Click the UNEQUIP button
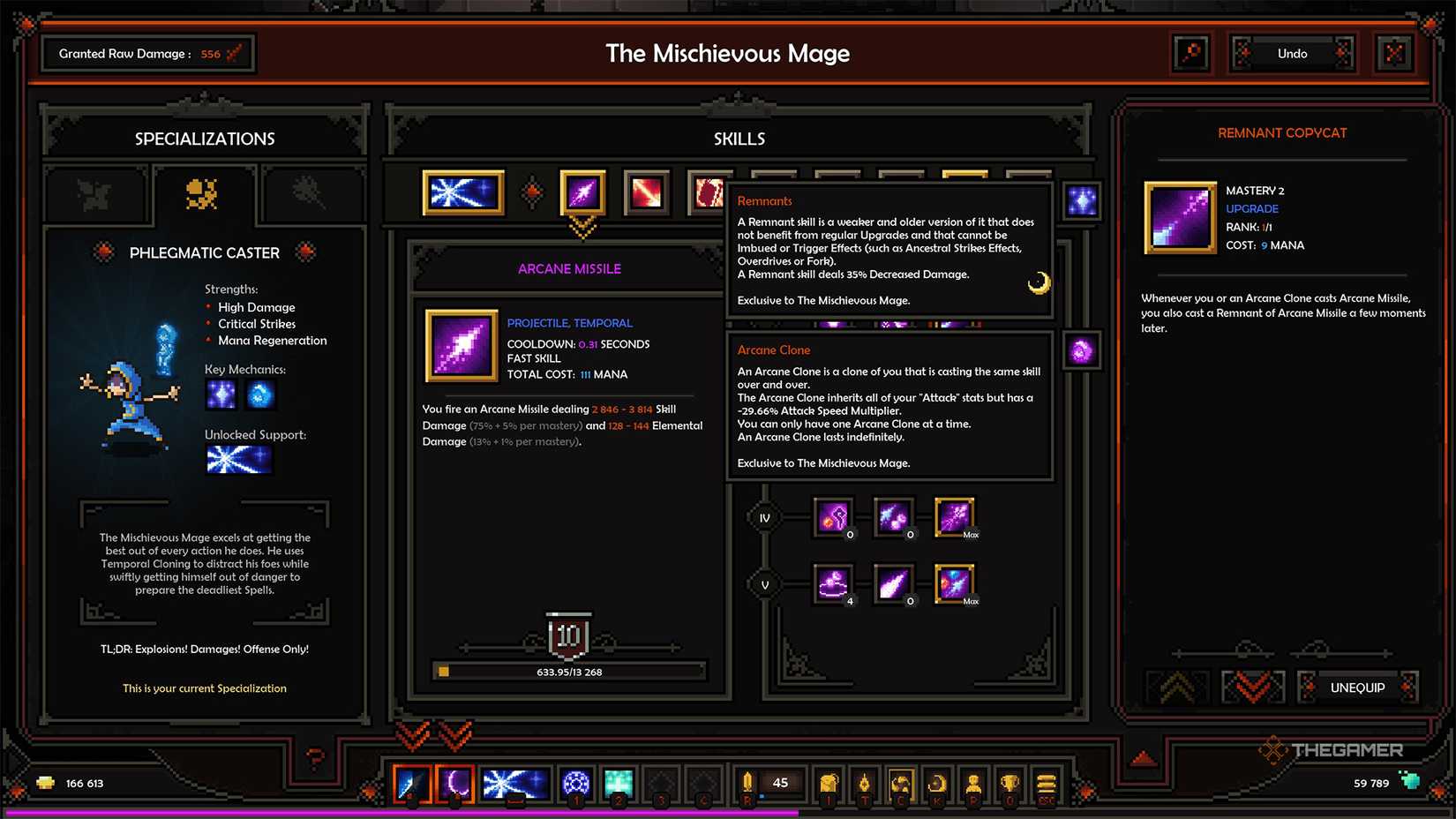1456x819 pixels. click(1356, 687)
